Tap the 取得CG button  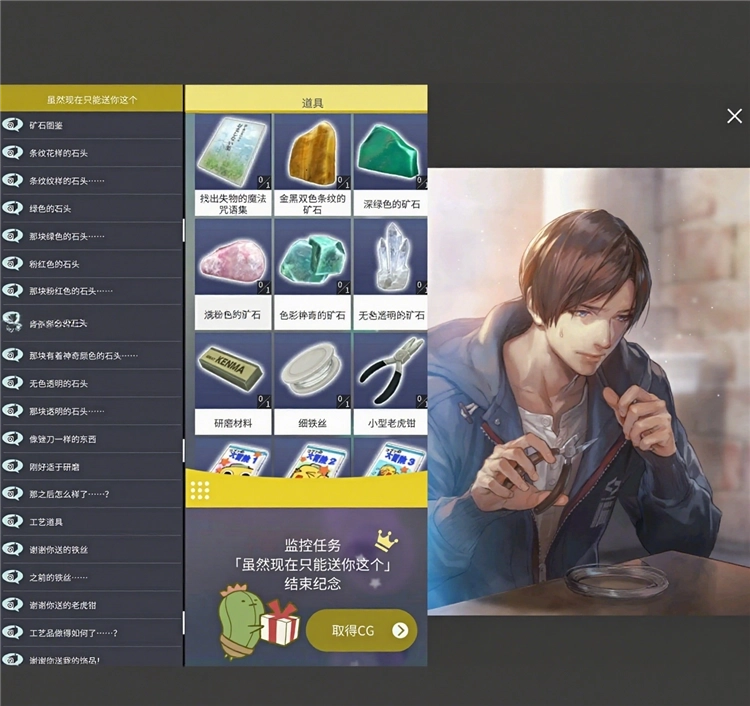coord(361,630)
